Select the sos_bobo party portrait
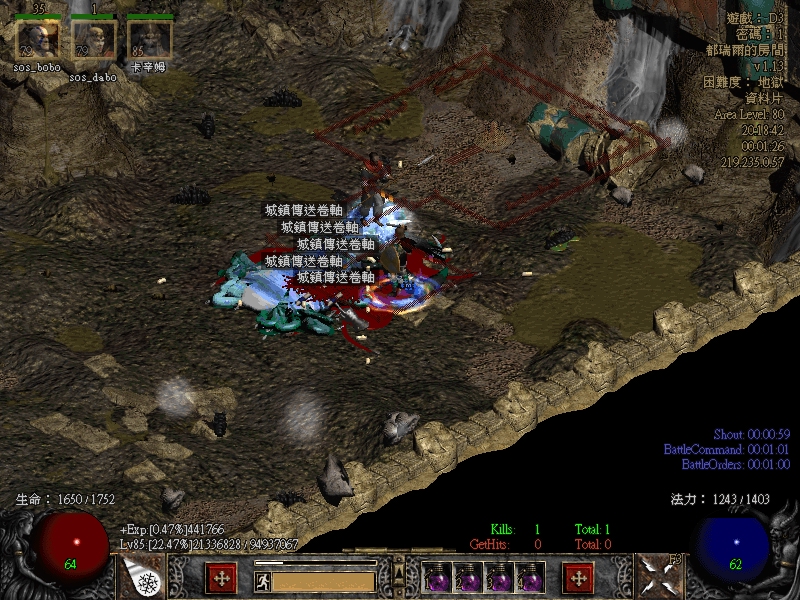 (38, 40)
